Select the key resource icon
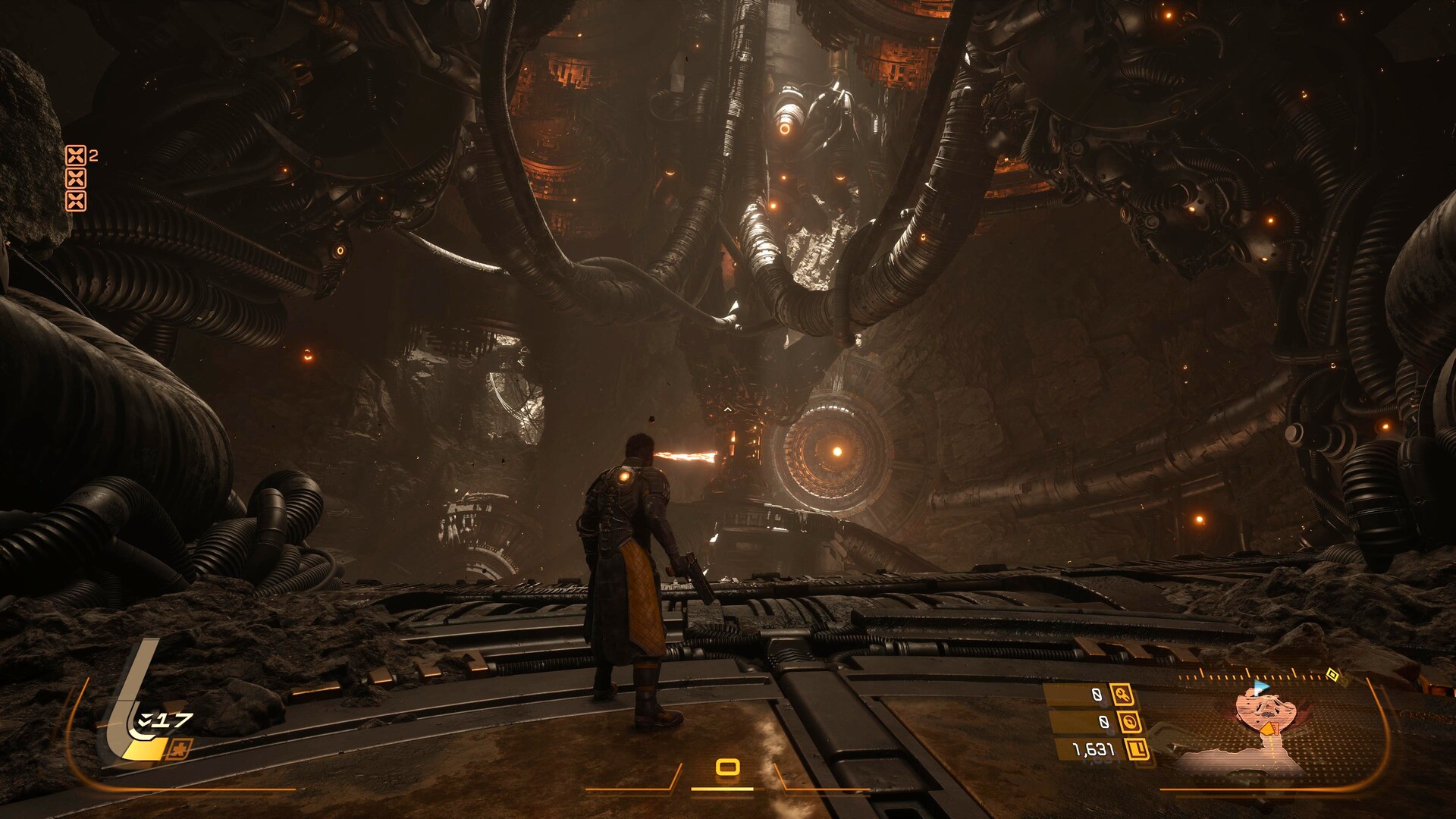This screenshot has height=819, width=1456. point(1122,694)
